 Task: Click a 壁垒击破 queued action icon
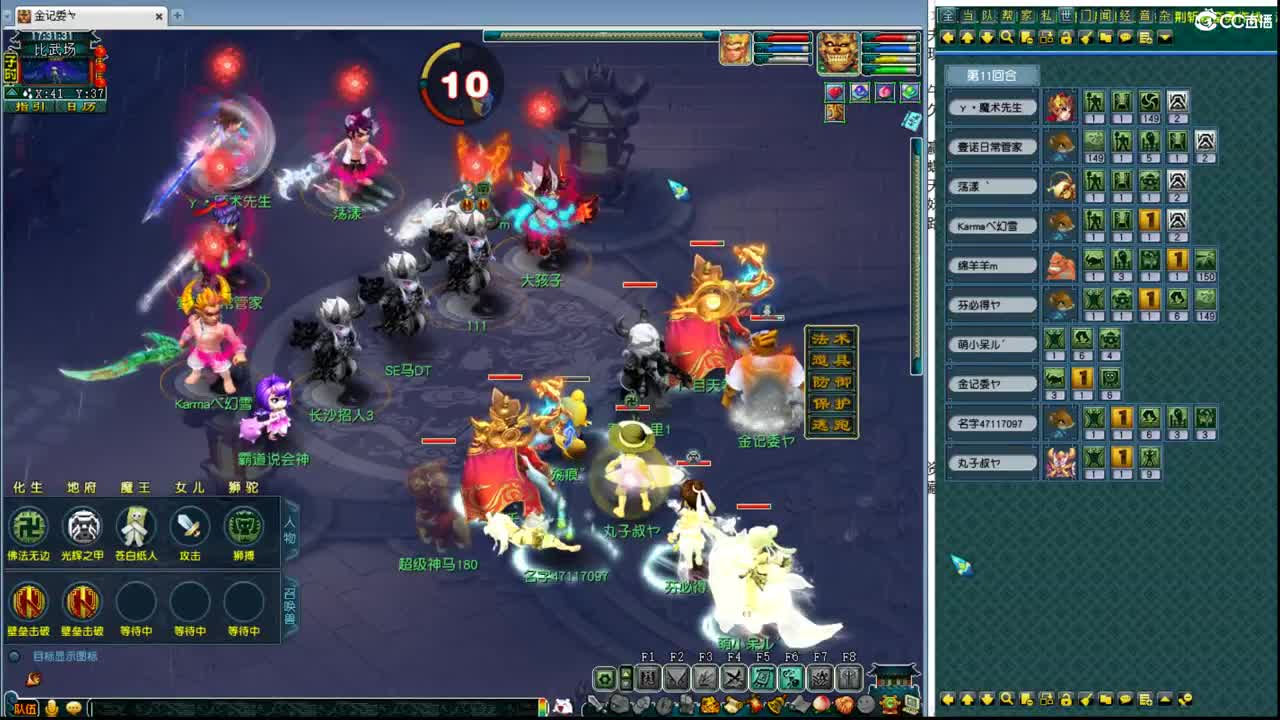pyautogui.click(x=29, y=605)
